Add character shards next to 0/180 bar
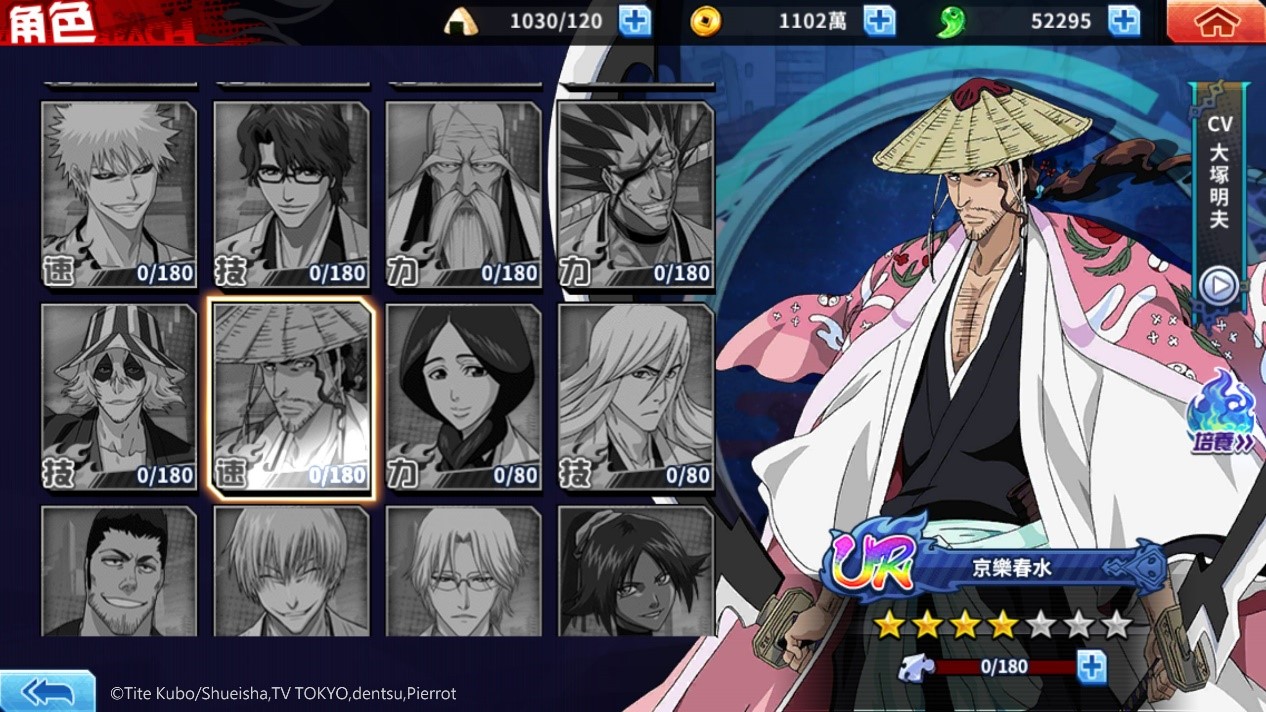The height and width of the screenshot is (712, 1266). [x=1092, y=667]
